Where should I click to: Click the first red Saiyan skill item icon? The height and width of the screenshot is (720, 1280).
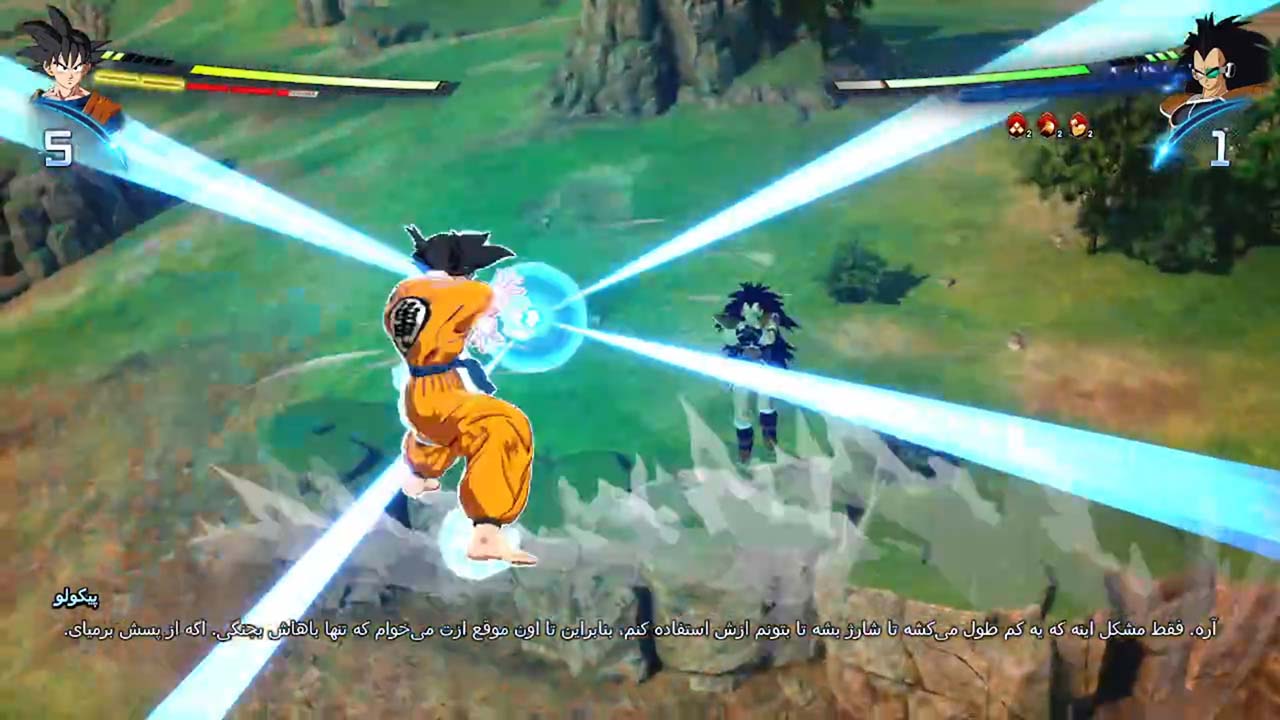(1016, 124)
